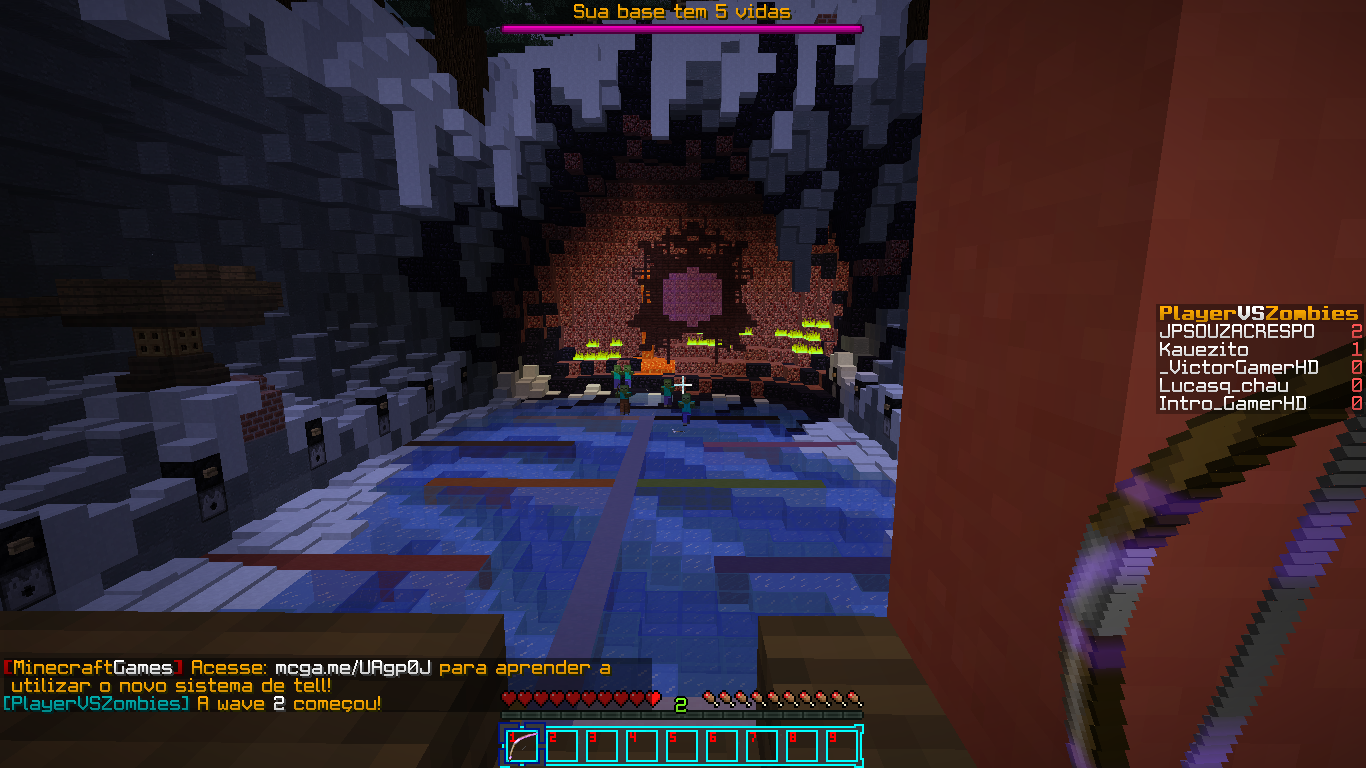Screen dimensions: 1366x768
Task: Select empty hotbar slot number 9
Action: click(841, 746)
